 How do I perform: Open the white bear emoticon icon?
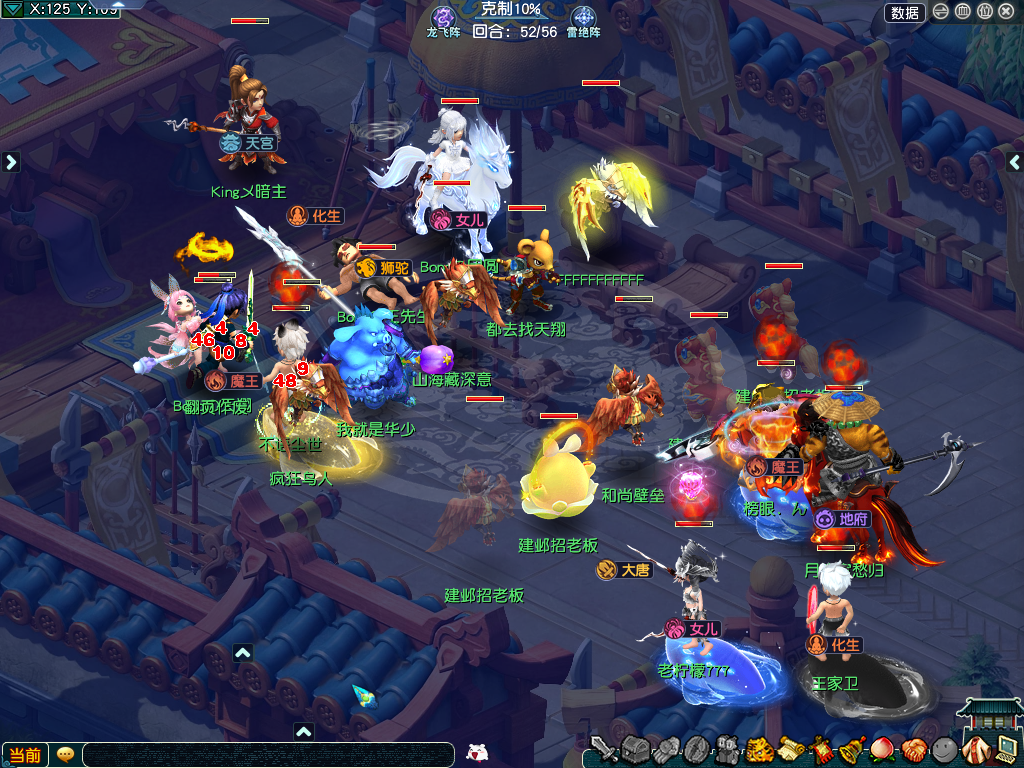pos(476,754)
